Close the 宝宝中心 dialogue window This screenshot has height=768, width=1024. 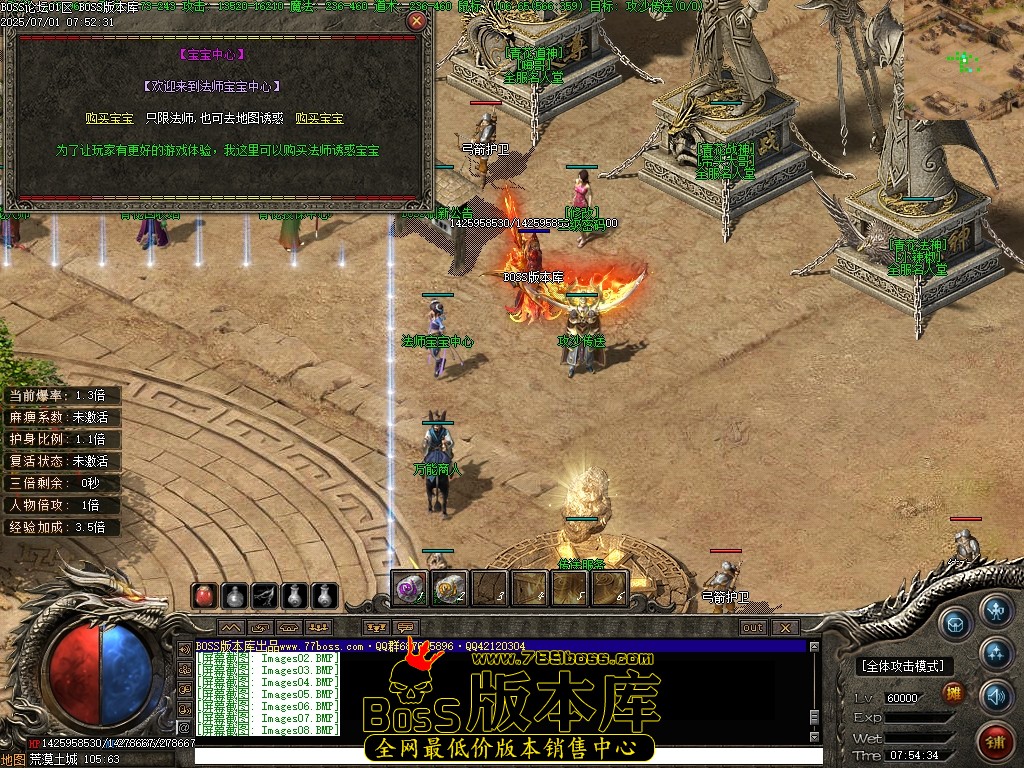pyautogui.click(x=416, y=20)
